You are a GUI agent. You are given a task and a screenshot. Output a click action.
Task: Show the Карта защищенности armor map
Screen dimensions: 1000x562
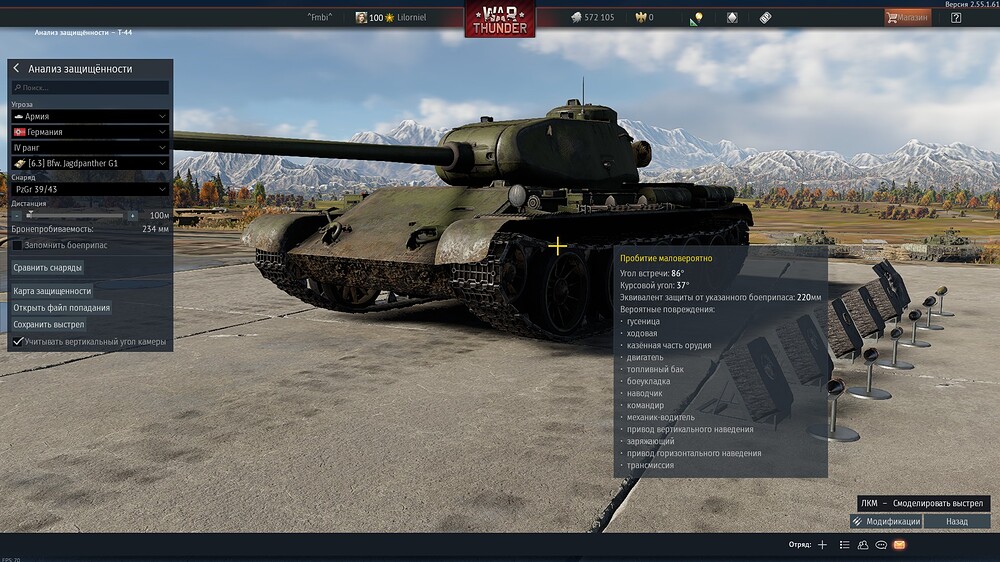tap(52, 291)
